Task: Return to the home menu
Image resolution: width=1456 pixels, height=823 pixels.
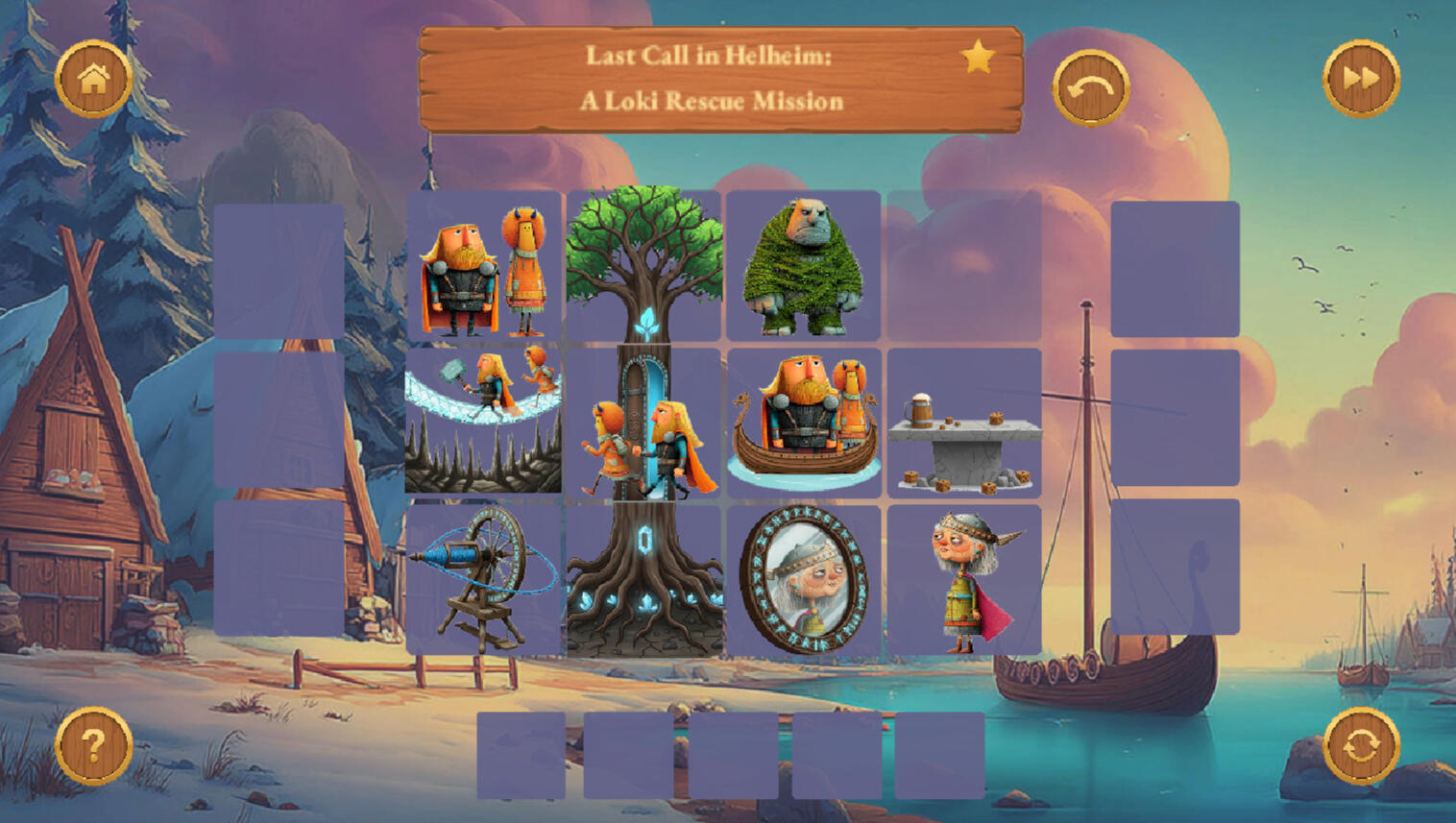Action: pos(93,79)
